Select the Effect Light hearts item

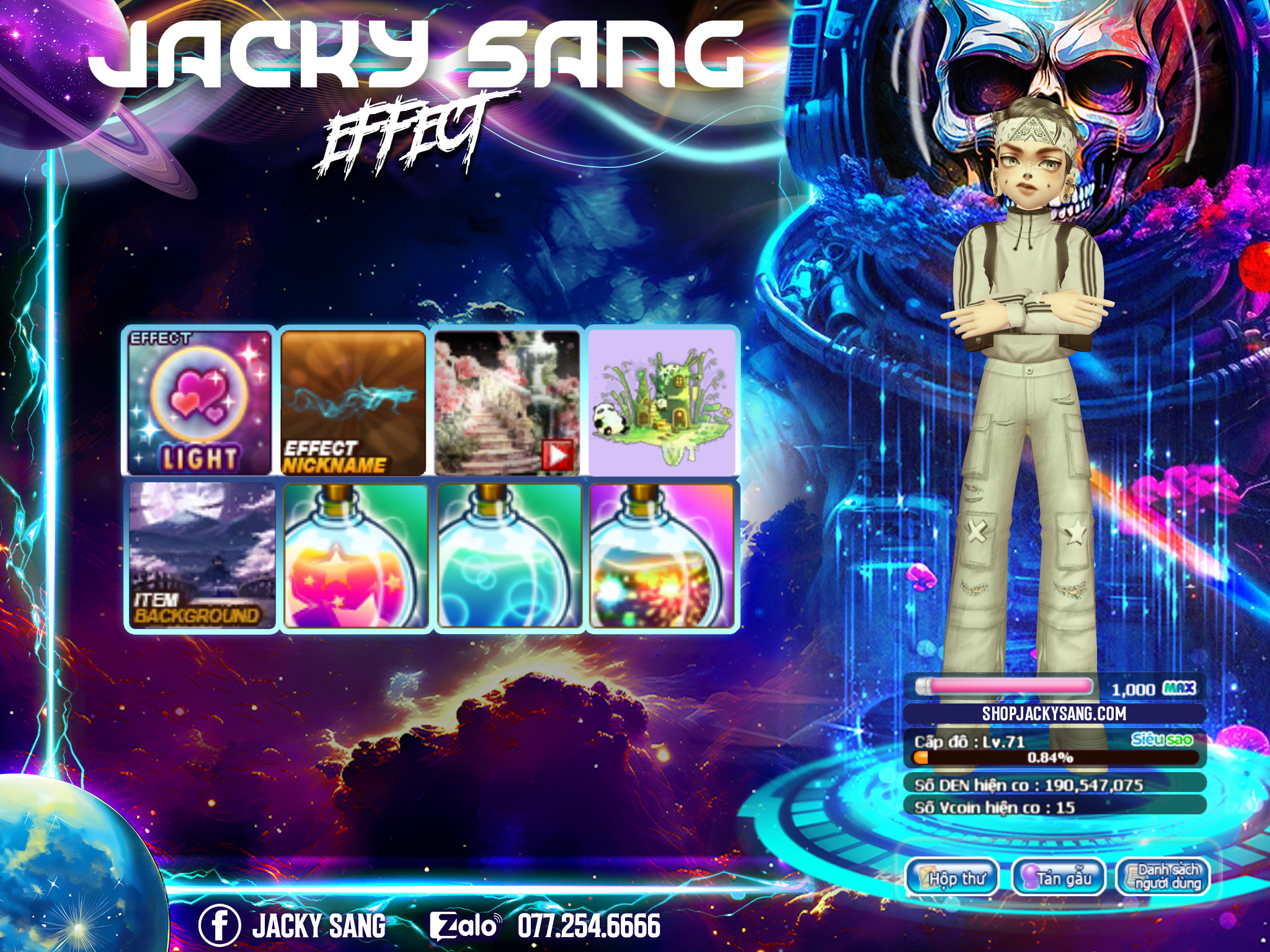coord(200,402)
